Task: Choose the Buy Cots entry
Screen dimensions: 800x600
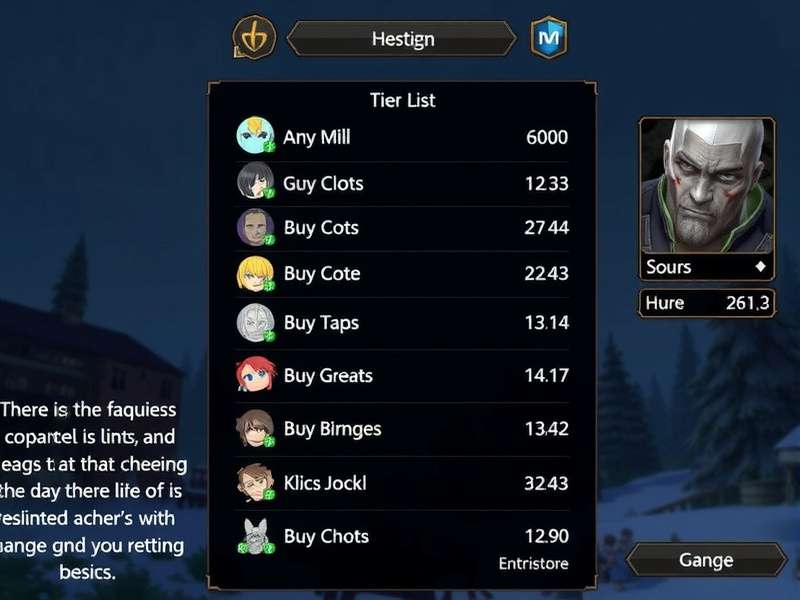Action: click(402, 228)
